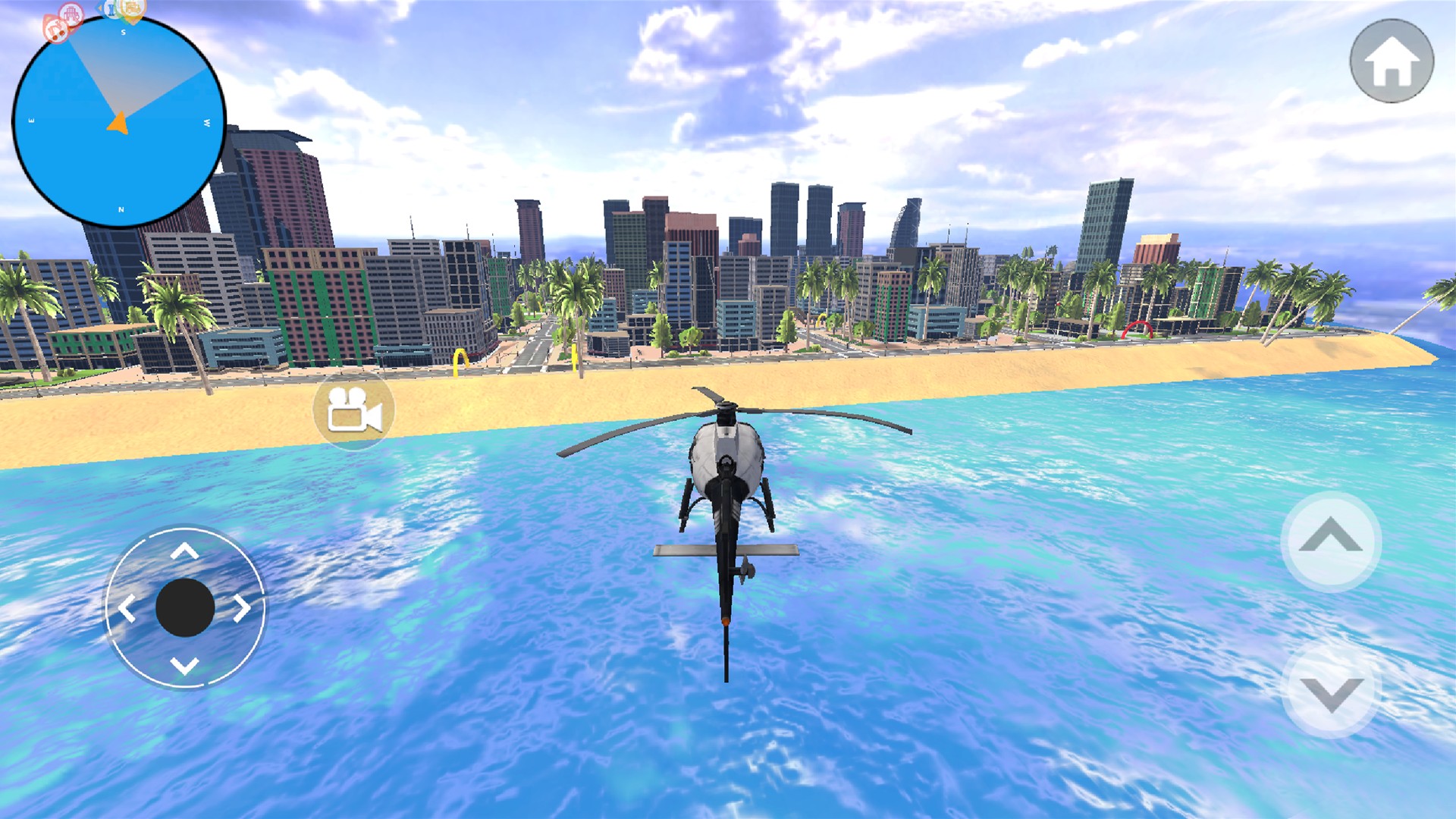Click the joystick's black center knob

(184, 608)
